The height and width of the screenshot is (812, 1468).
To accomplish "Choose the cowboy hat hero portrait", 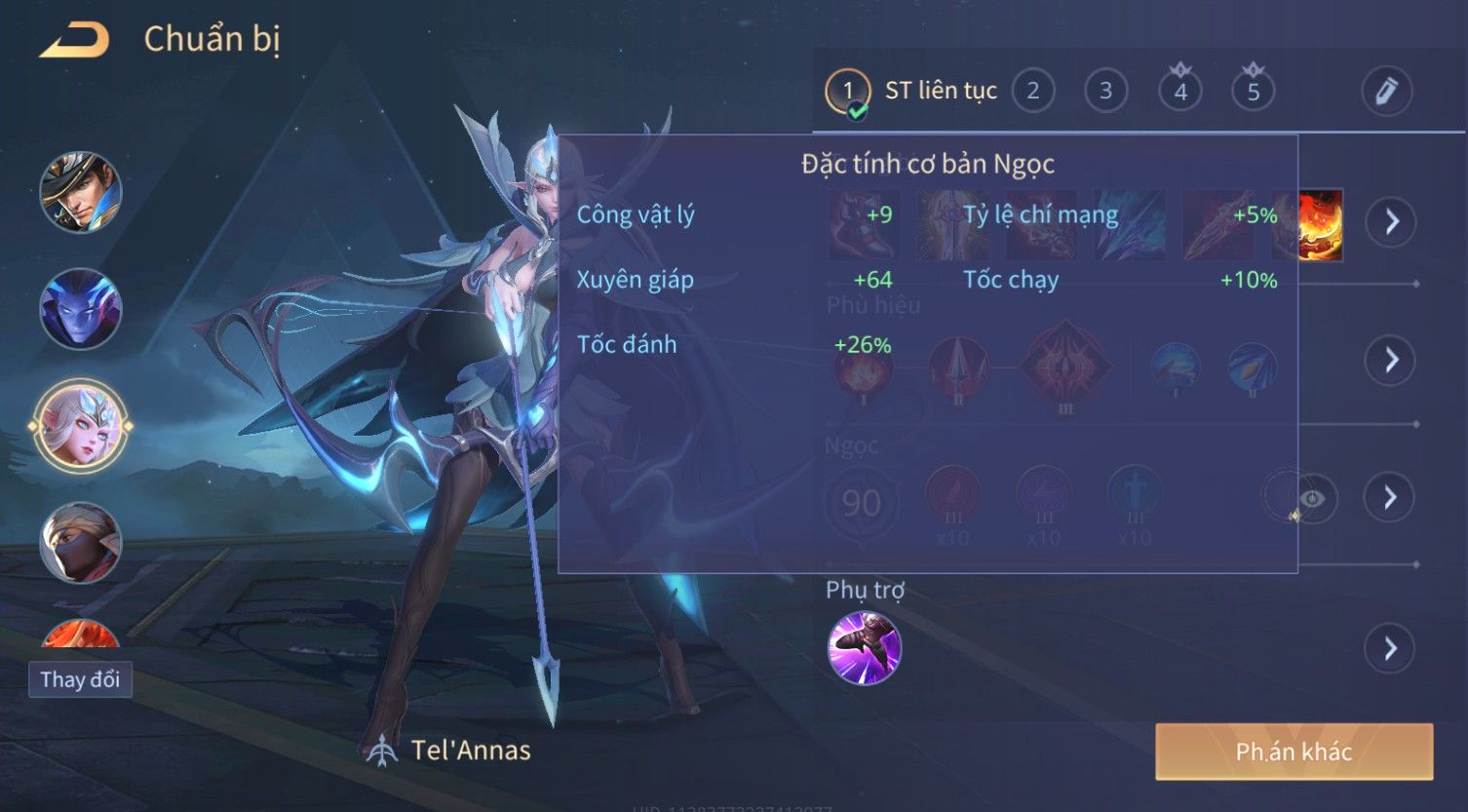I will [x=81, y=192].
